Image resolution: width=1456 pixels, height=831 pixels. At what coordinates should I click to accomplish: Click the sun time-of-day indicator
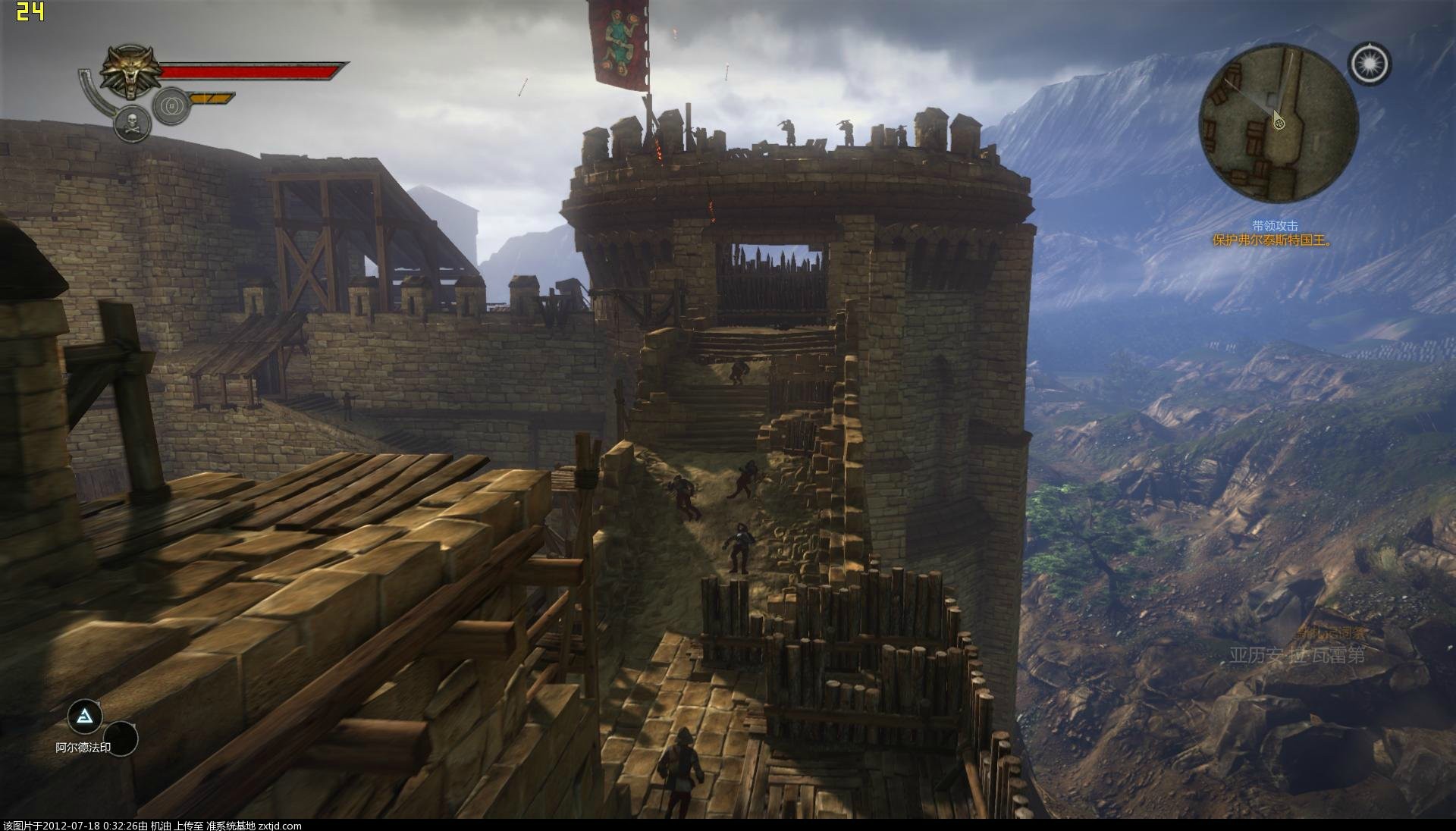click(1370, 64)
